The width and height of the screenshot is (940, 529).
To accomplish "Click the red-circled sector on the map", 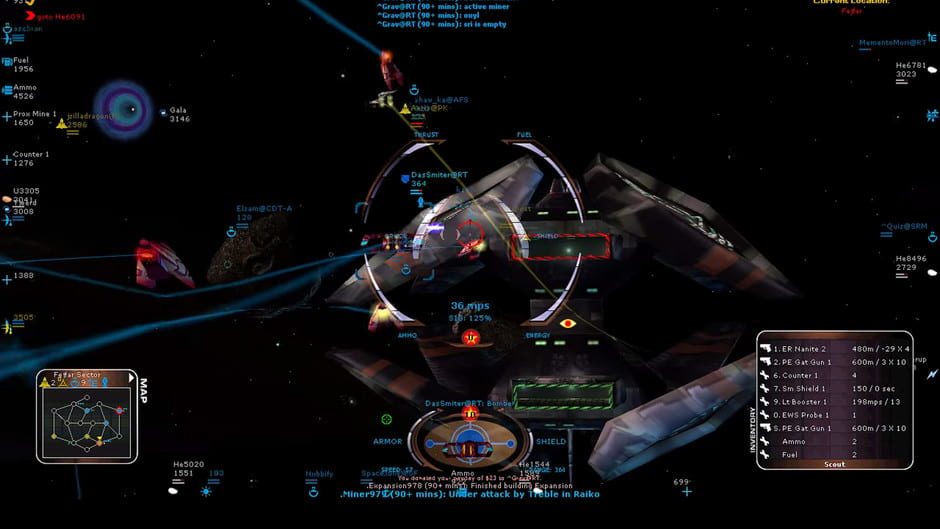I will (x=119, y=410).
